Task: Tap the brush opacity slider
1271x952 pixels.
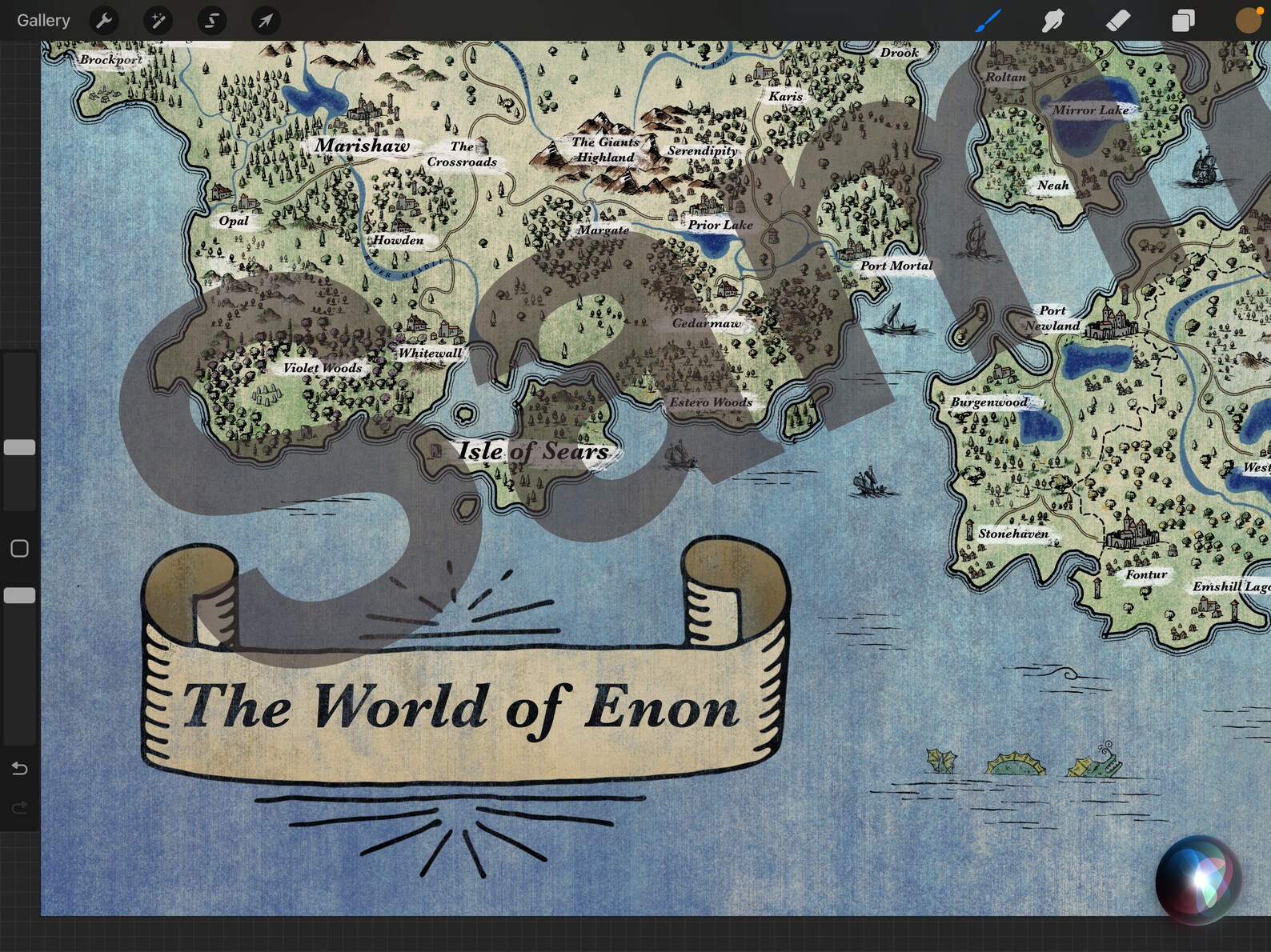Action: click(19, 595)
